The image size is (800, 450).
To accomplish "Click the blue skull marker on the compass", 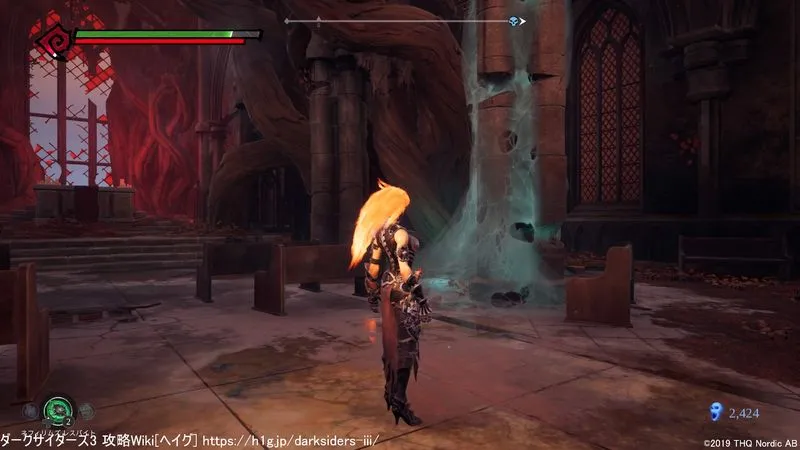I will click(x=514, y=21).
